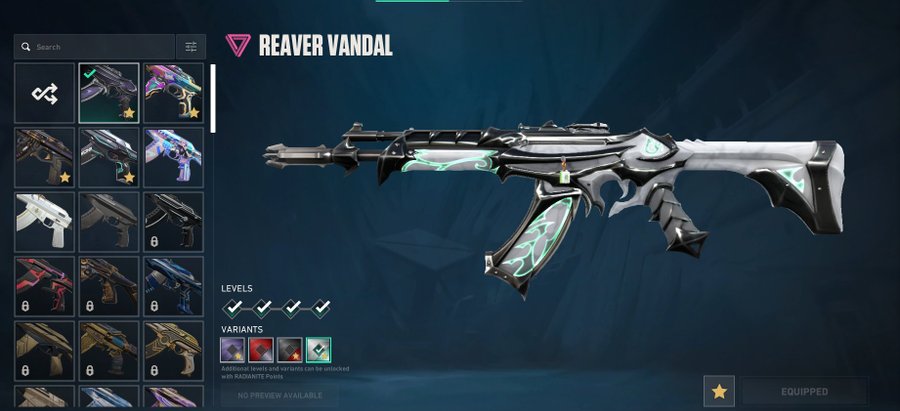The width and height of the screenshot is (900, 411).
Task: Click the skin search field
Action: (100, 47)
